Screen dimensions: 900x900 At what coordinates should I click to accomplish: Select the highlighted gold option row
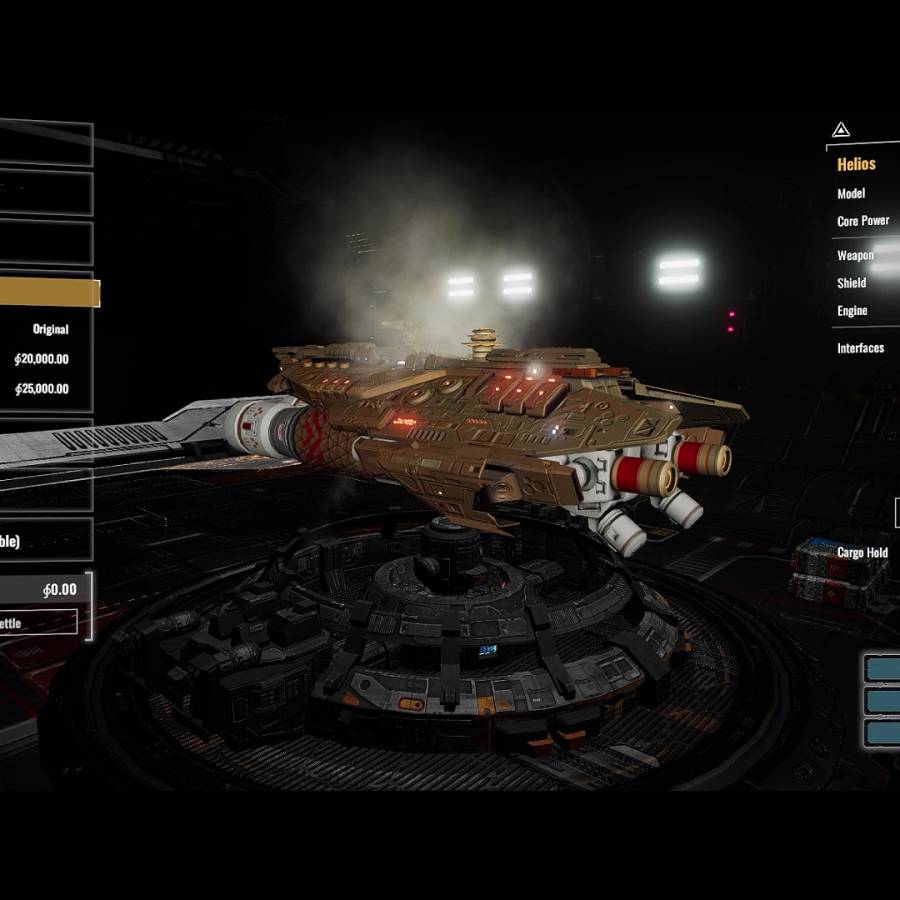coord(48,292)
